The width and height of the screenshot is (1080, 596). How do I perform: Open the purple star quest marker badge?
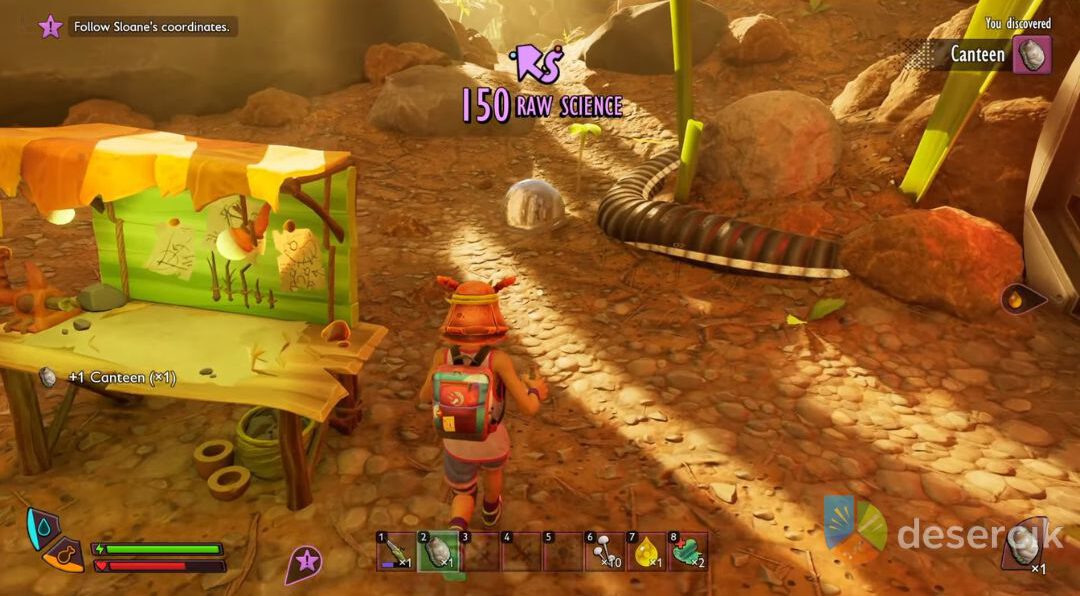[x=305, y=563]
